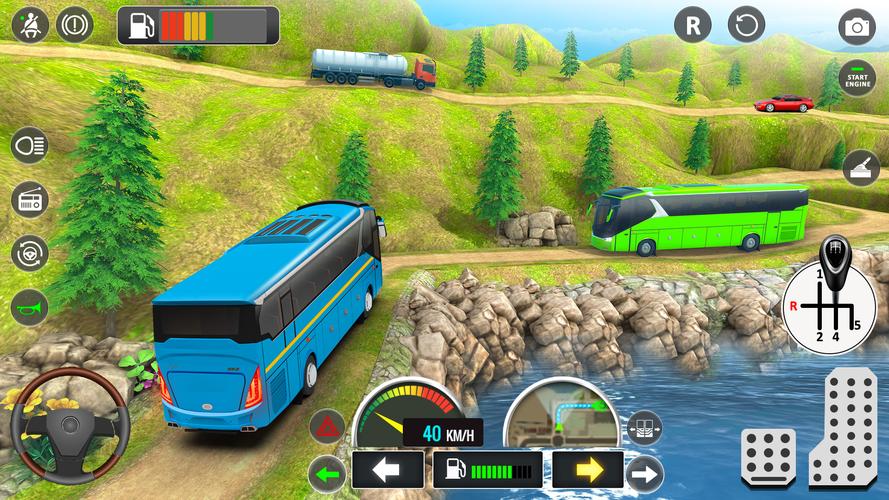Open the bus doors
This screenshot has height=500, width=889.
645,428
